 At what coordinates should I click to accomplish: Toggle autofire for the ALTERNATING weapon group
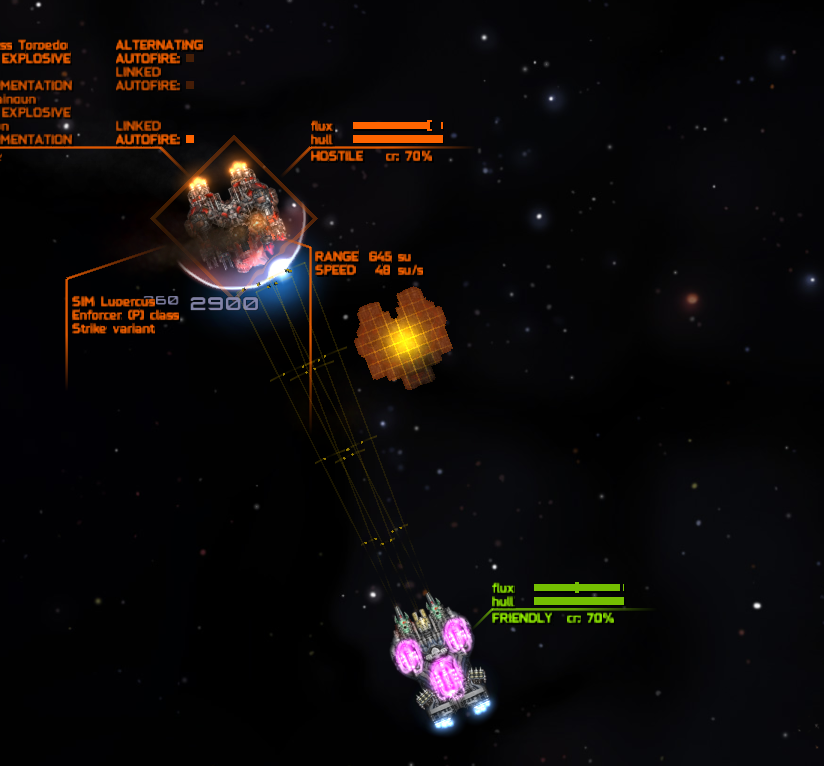[x=190, y=58]
